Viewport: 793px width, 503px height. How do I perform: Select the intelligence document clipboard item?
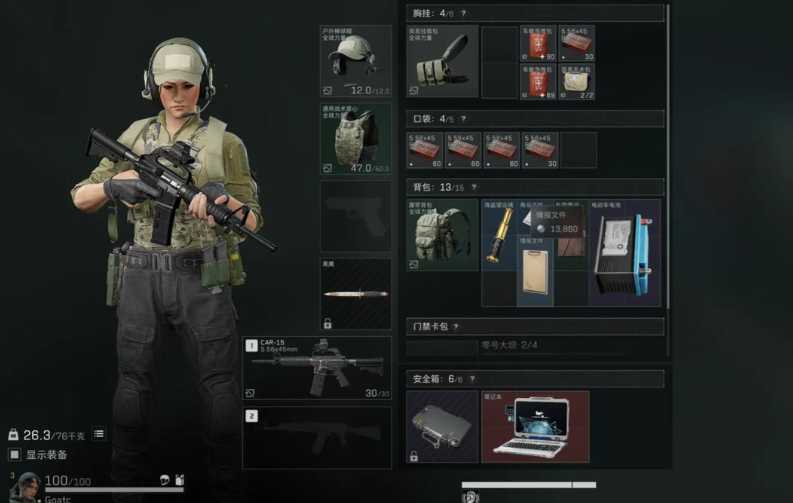[x=535, y=277]
